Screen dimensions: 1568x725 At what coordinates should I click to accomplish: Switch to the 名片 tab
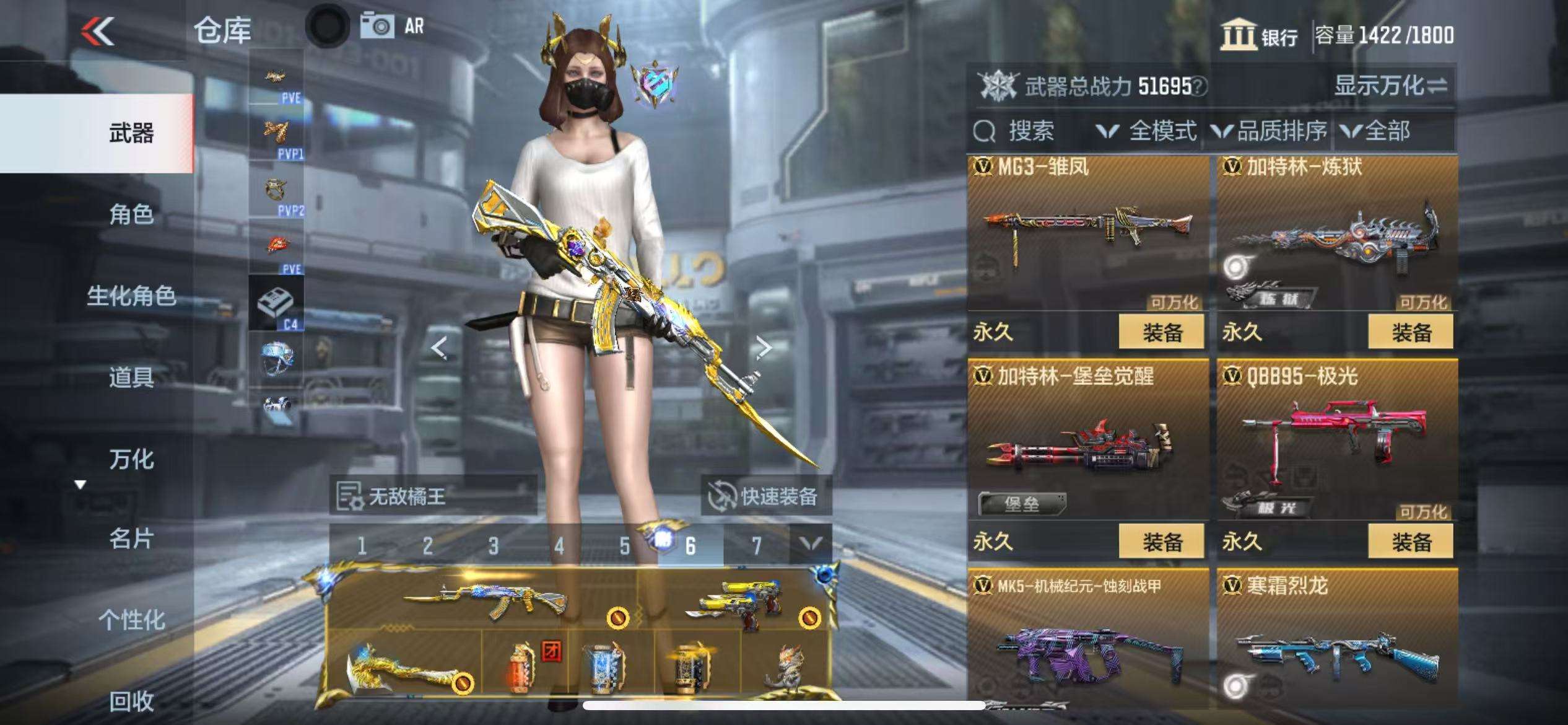tap(131, 539)
